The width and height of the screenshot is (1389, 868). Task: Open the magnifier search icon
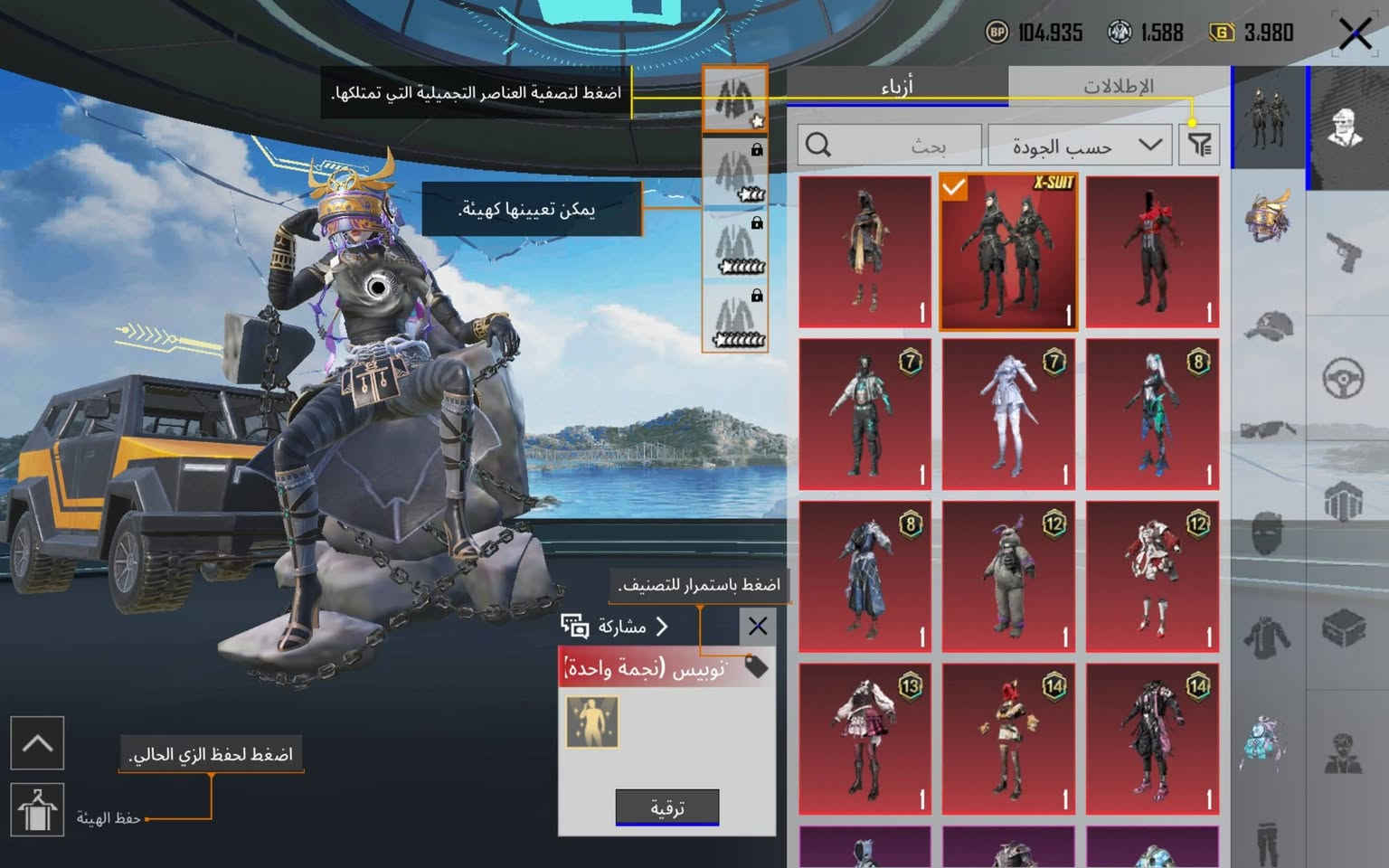818,143
